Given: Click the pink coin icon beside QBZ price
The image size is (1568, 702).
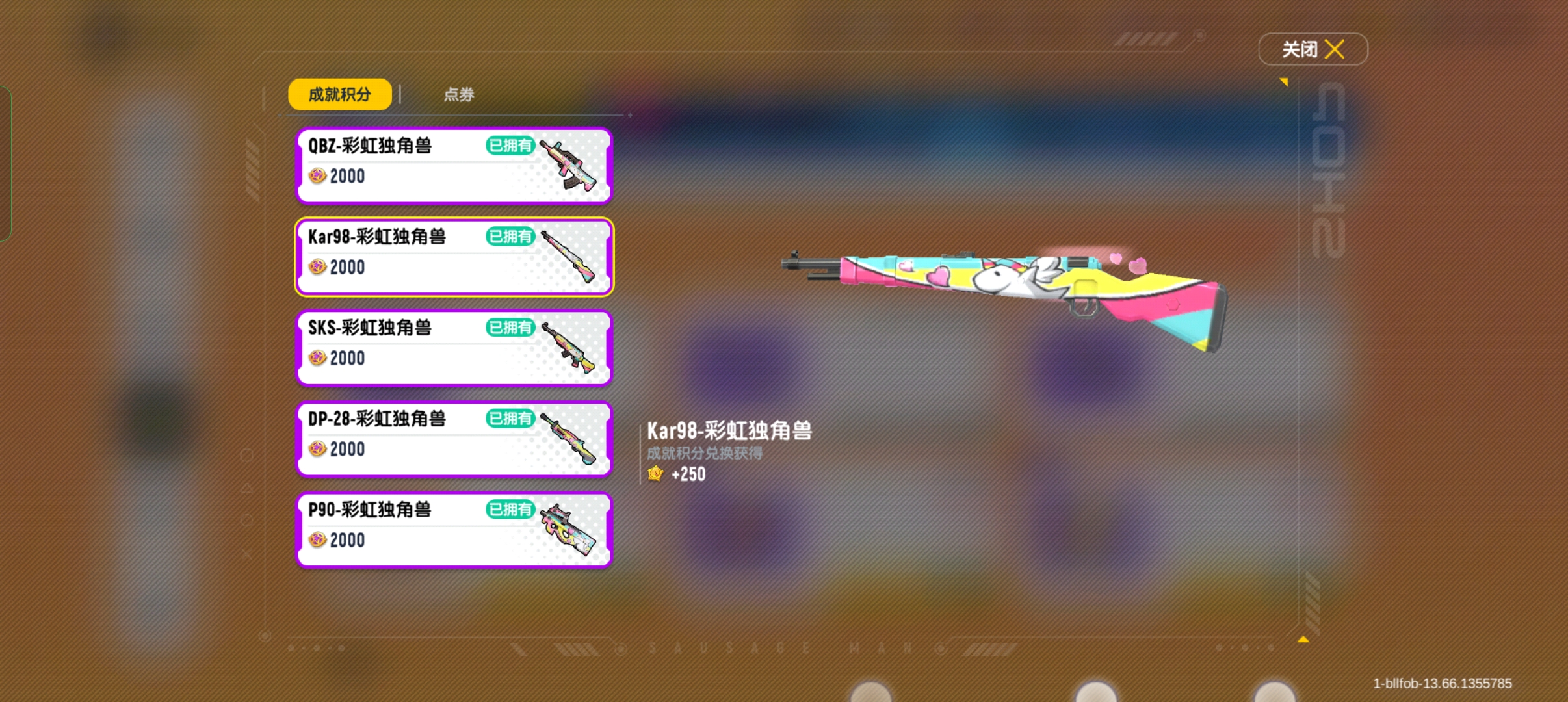Looking at the screenshot, I should [x=317, y=176].
